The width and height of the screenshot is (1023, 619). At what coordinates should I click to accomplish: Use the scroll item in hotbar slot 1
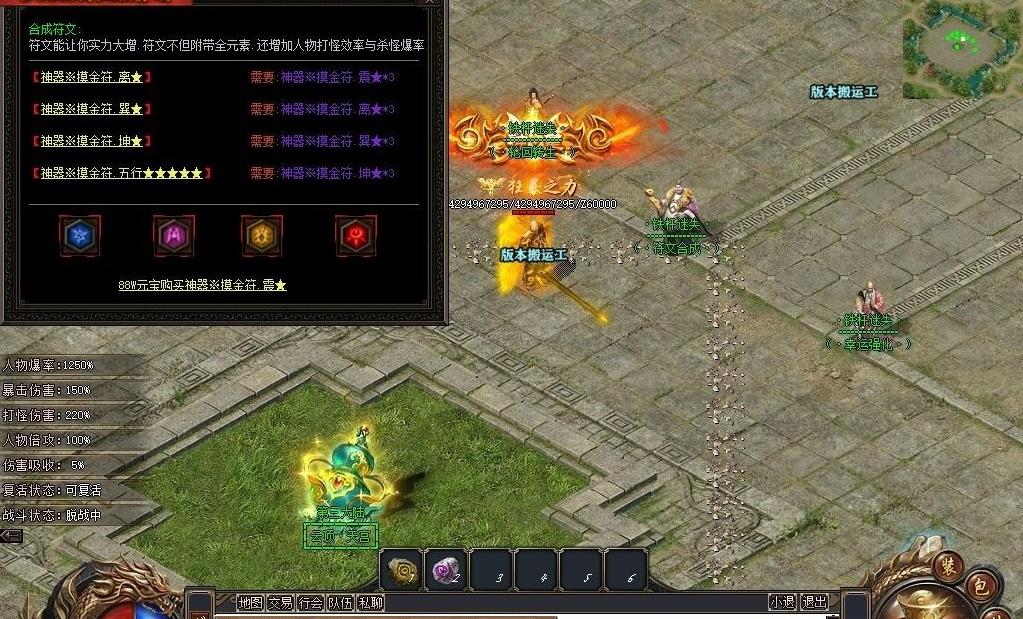pyautogui.click(x=402, y=569)
